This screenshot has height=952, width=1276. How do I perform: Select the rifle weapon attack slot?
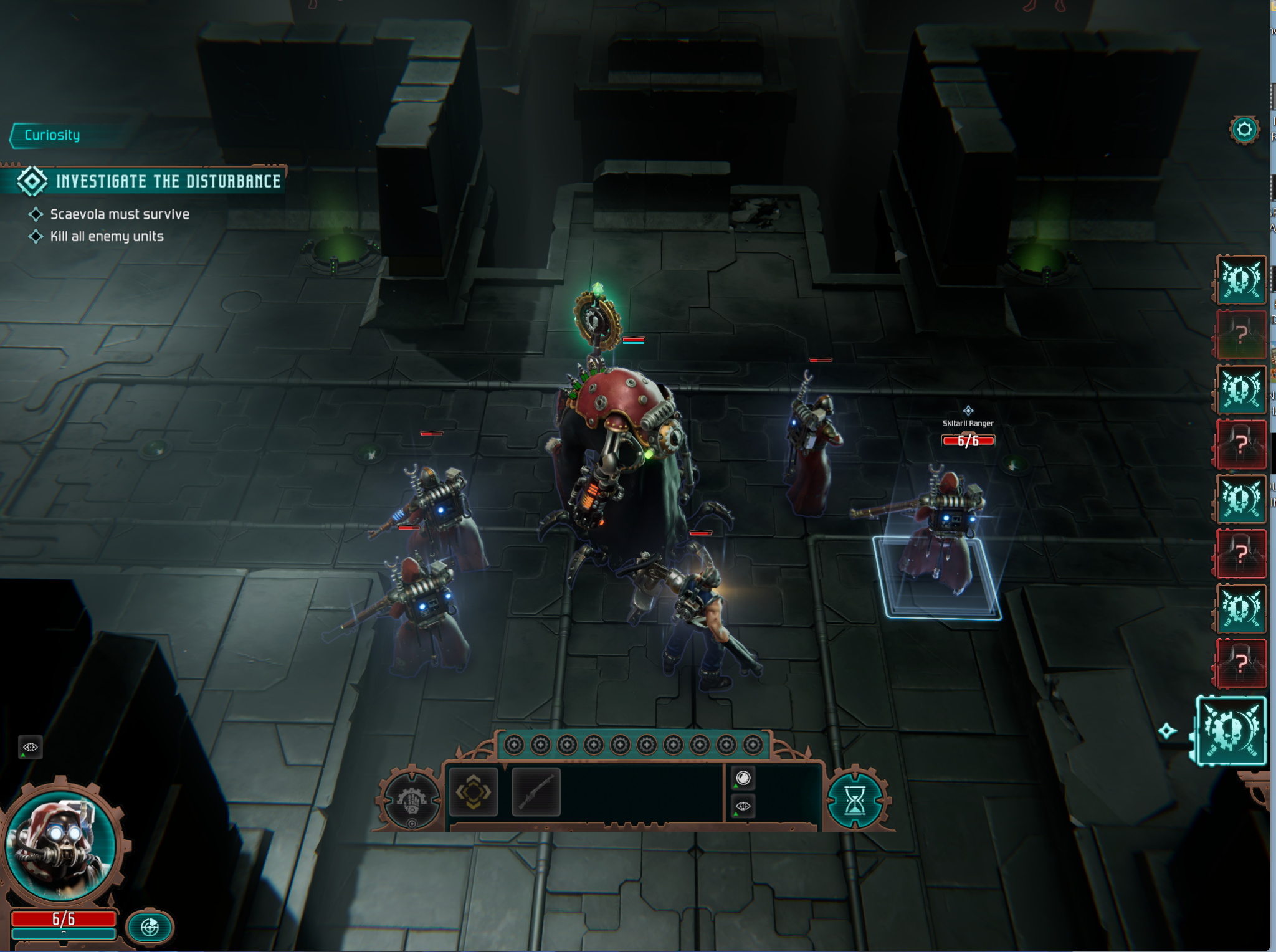(x=536, y=791)
